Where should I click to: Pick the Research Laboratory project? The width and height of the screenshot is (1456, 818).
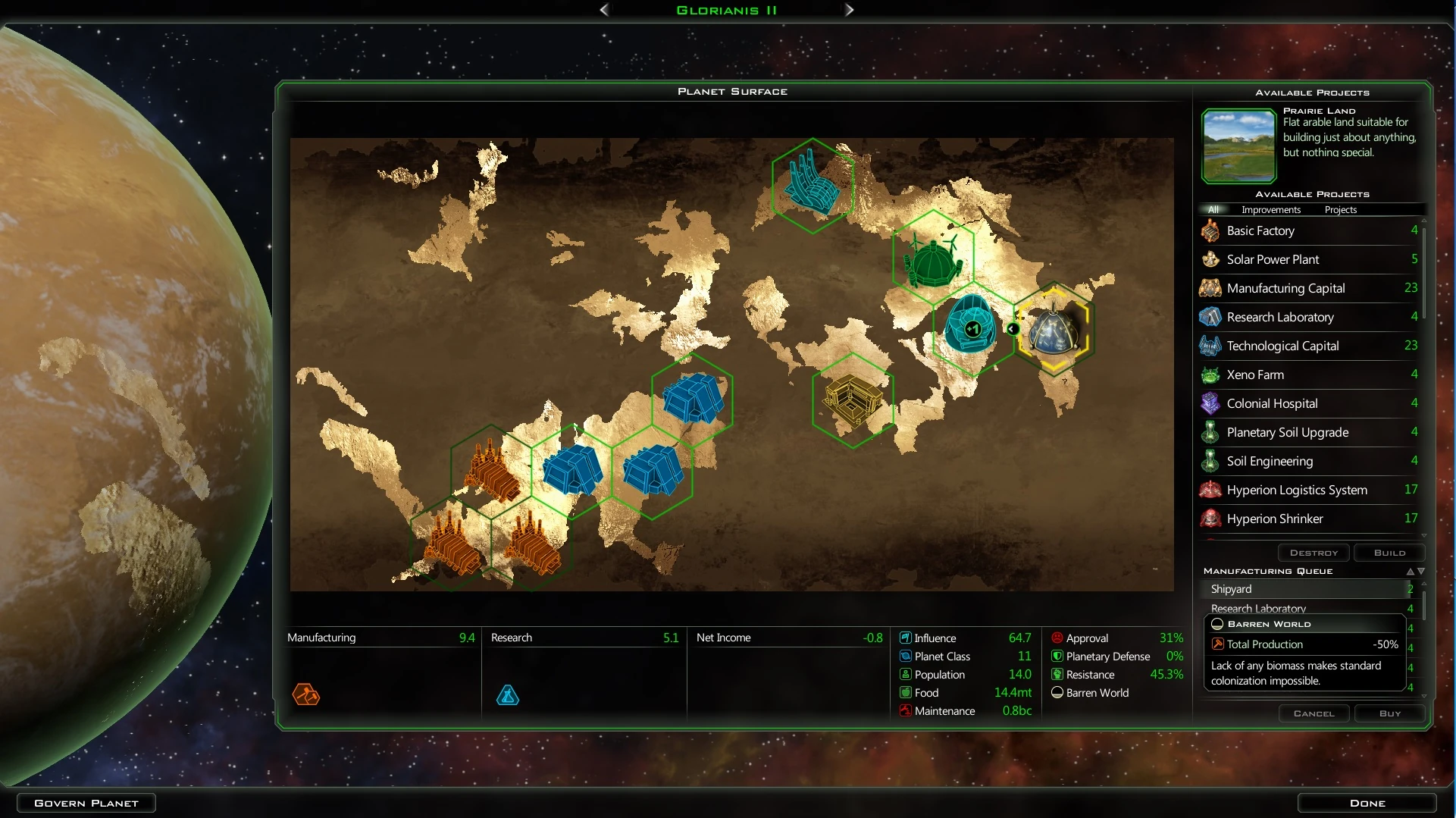(x=1280, y=317)
